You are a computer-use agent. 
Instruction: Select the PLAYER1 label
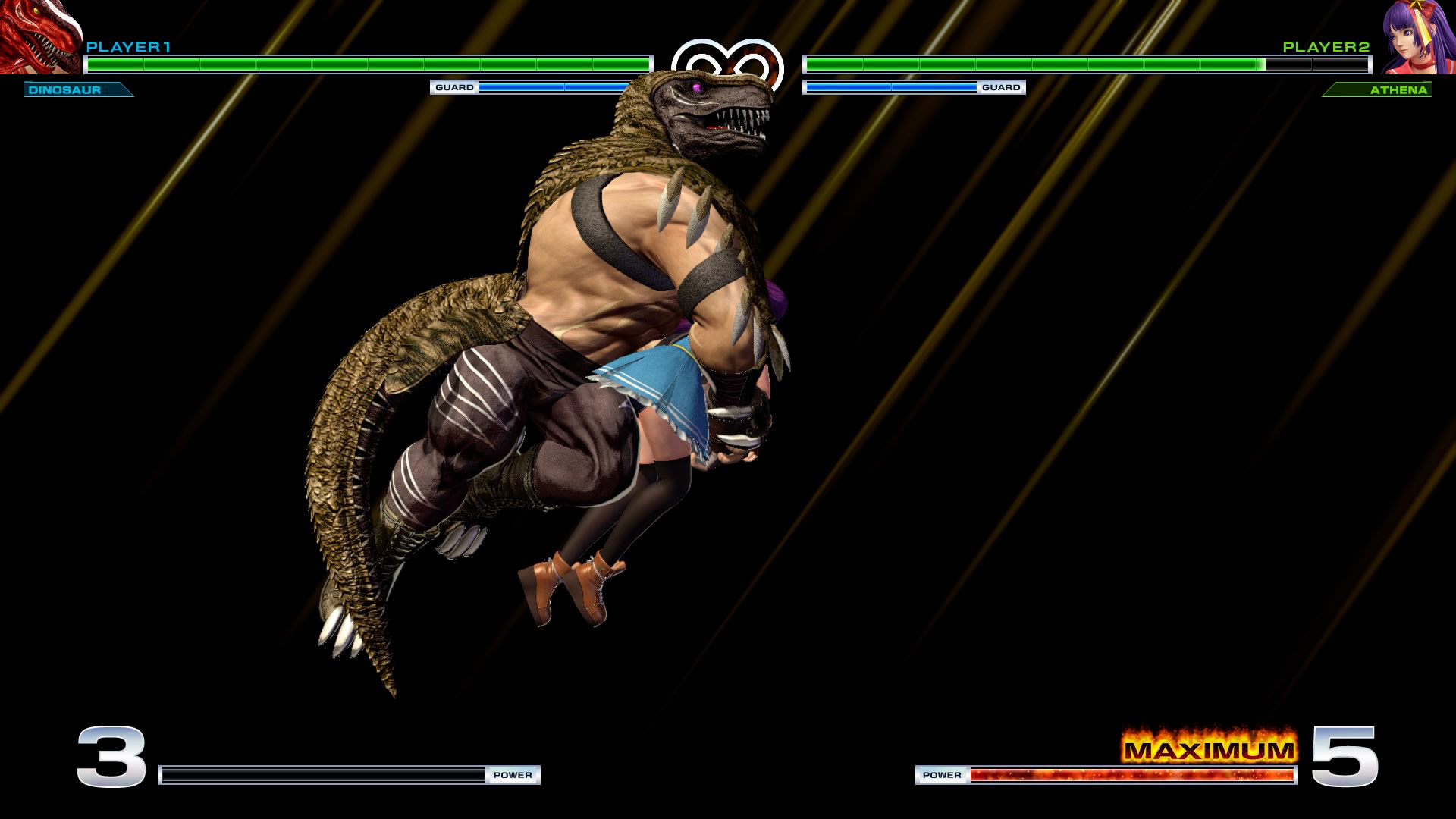coord(129,46)
